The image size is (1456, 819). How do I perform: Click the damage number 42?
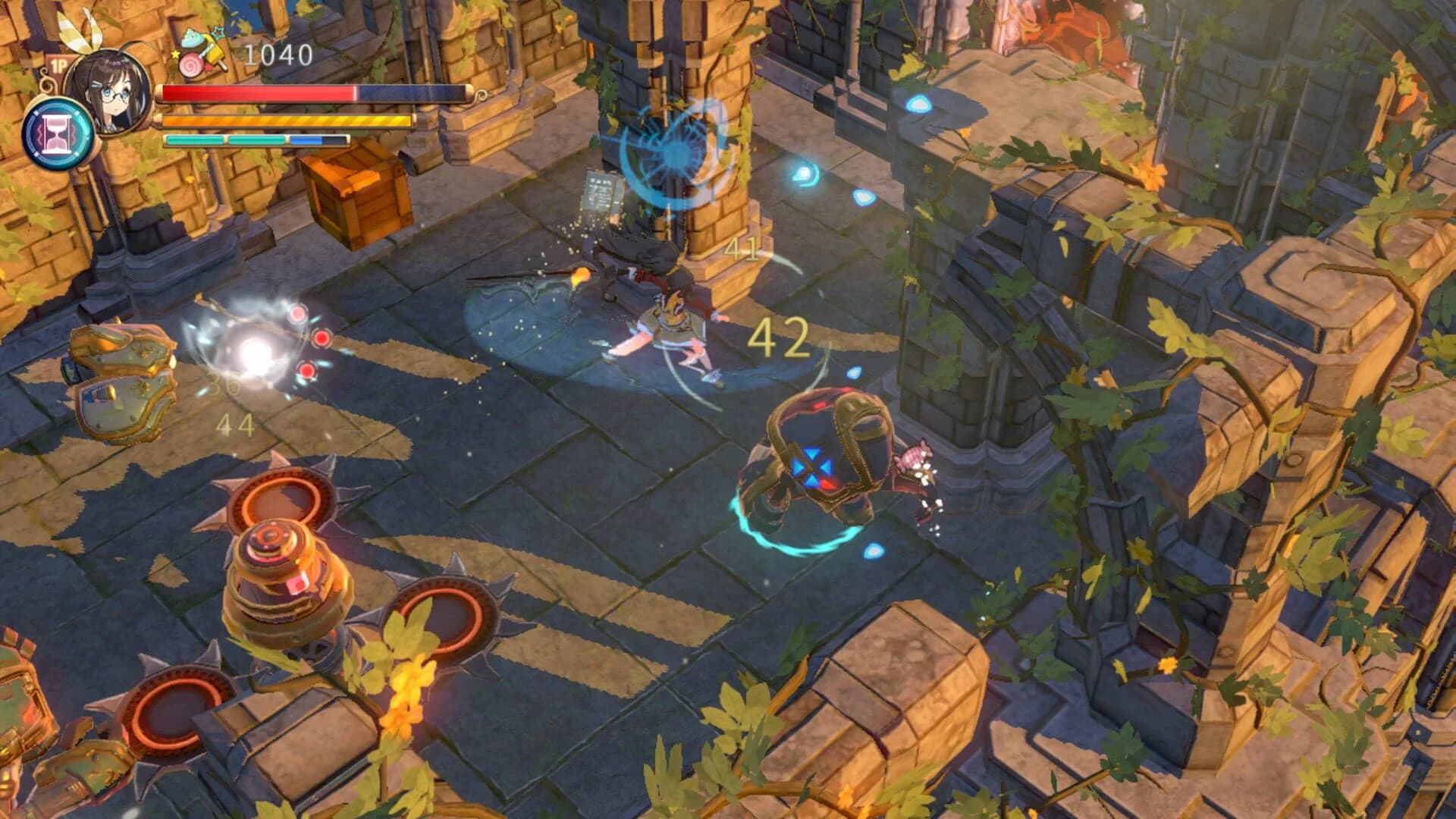coord(781,339)
